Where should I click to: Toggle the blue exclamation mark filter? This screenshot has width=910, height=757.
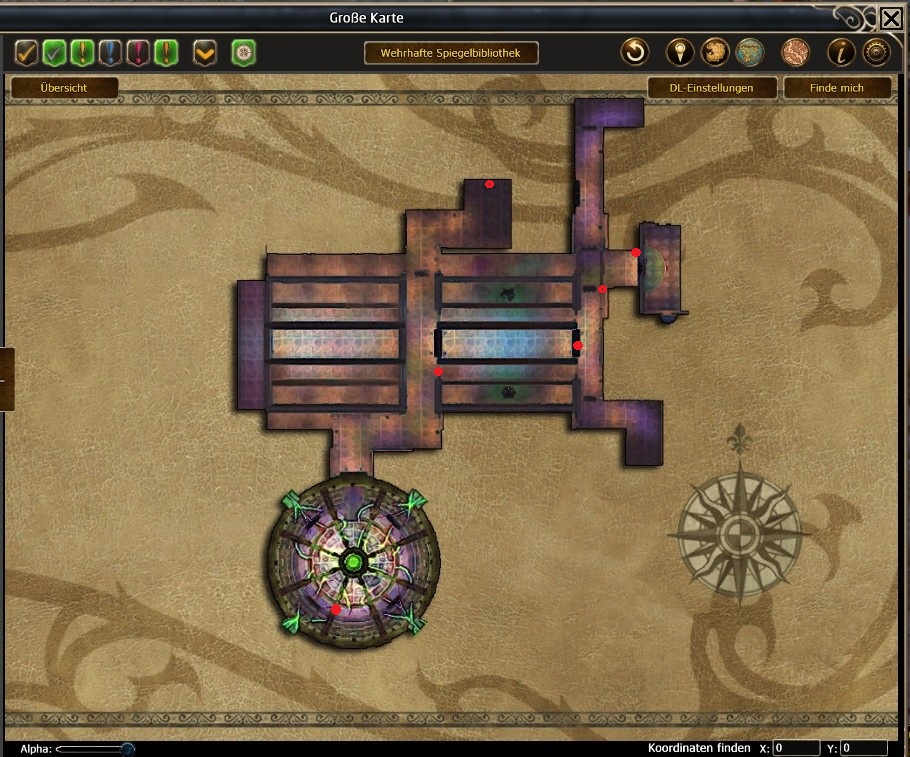click(x=111, y=52)
